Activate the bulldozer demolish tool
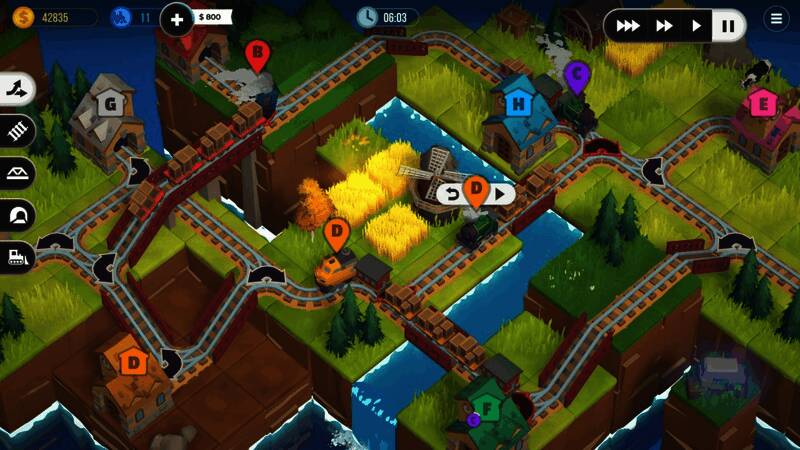This screenshot has width=800, height=450. tap(18, 256)
